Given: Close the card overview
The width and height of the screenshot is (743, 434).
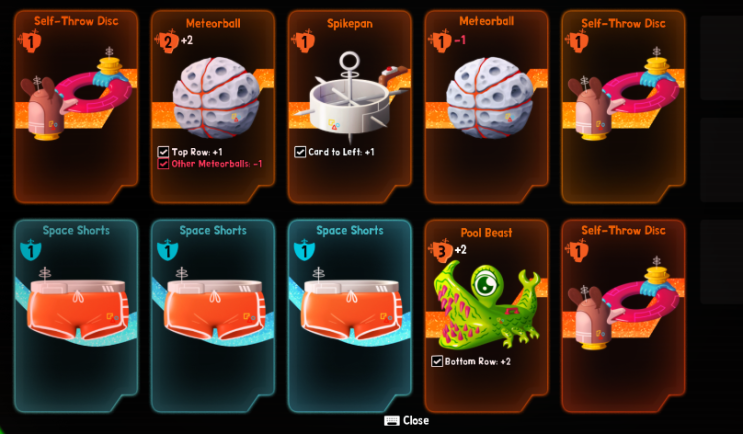Looking at the screenshot, I should click(x=406, y=421).
